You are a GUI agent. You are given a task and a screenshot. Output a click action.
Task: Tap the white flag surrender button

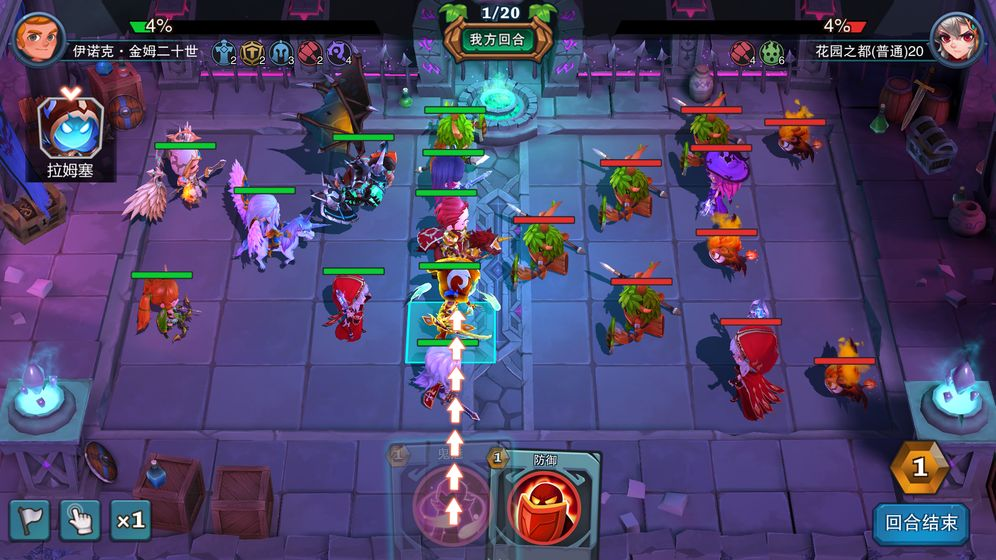click(x=29, y=520)
